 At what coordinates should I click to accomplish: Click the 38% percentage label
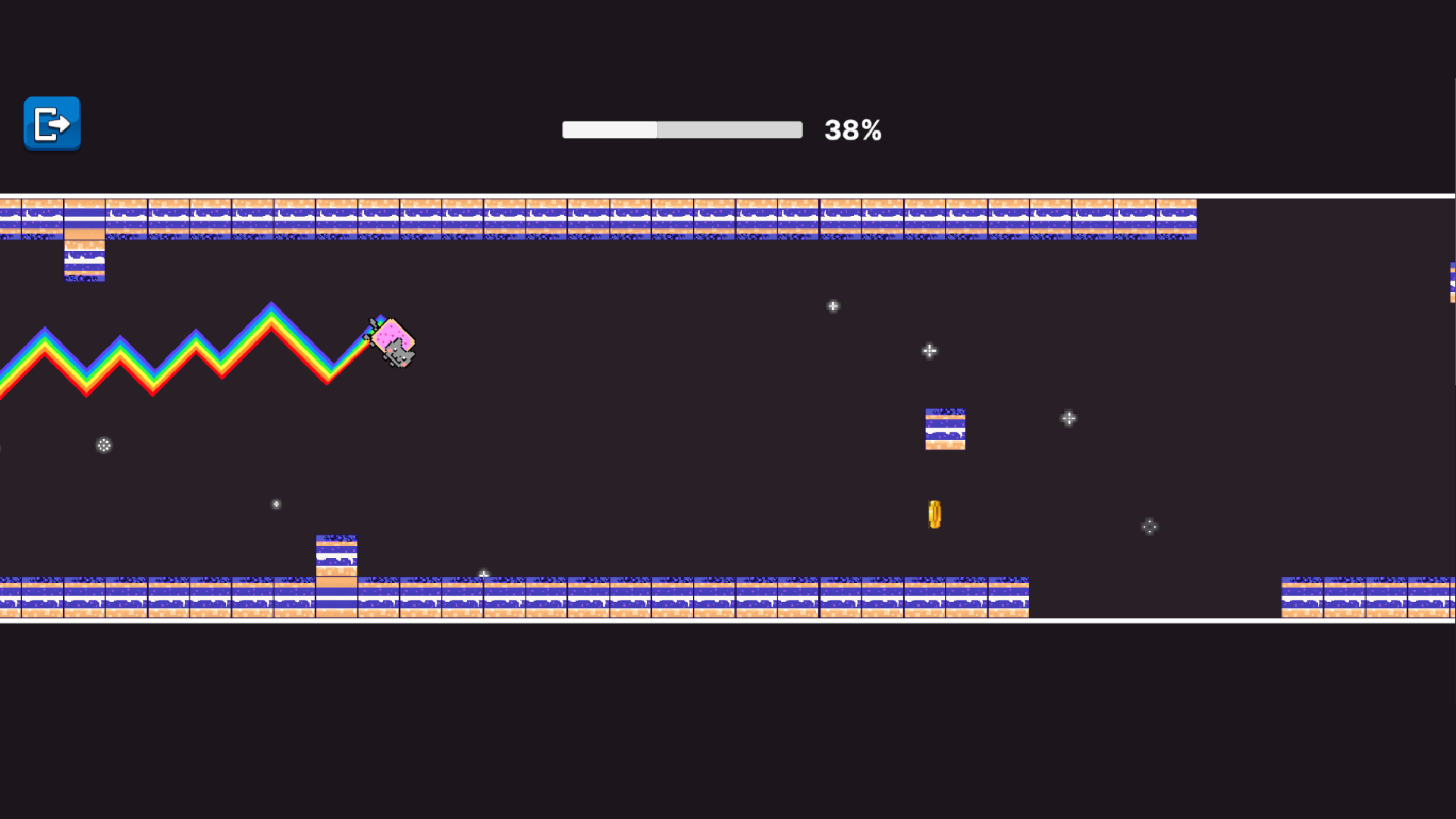(852, 130)
